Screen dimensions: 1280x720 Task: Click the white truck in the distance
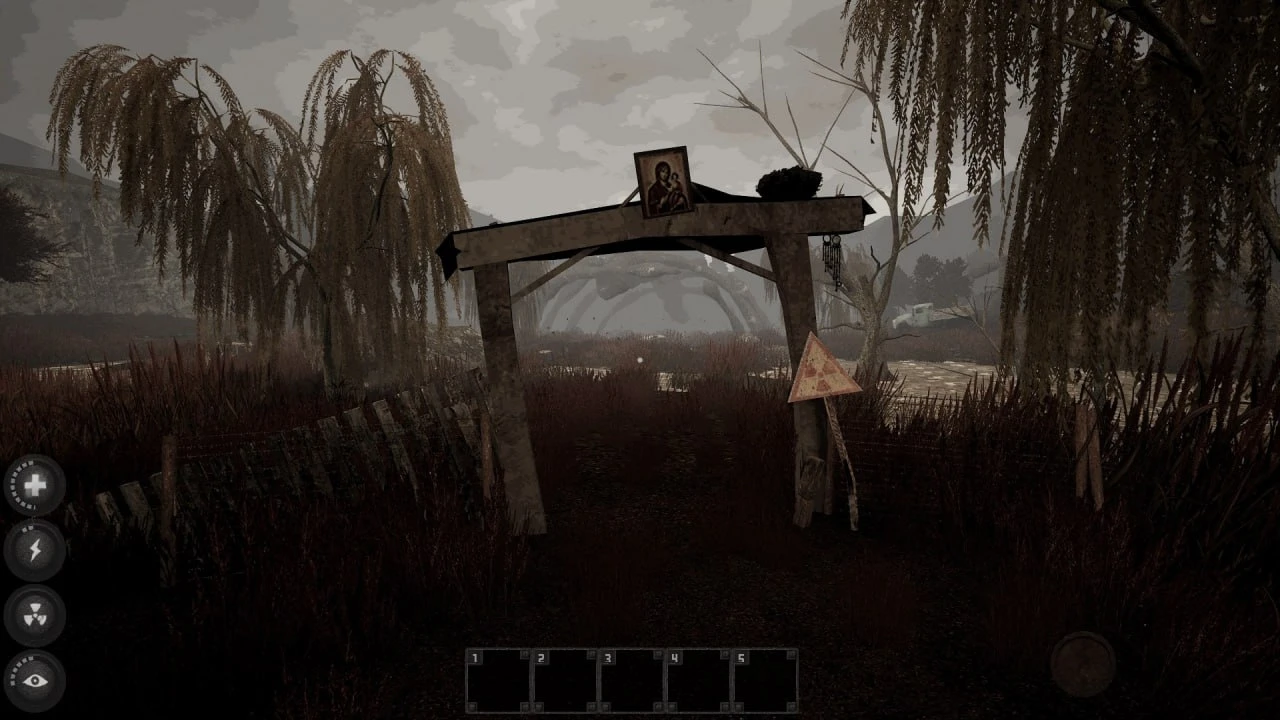914,316
